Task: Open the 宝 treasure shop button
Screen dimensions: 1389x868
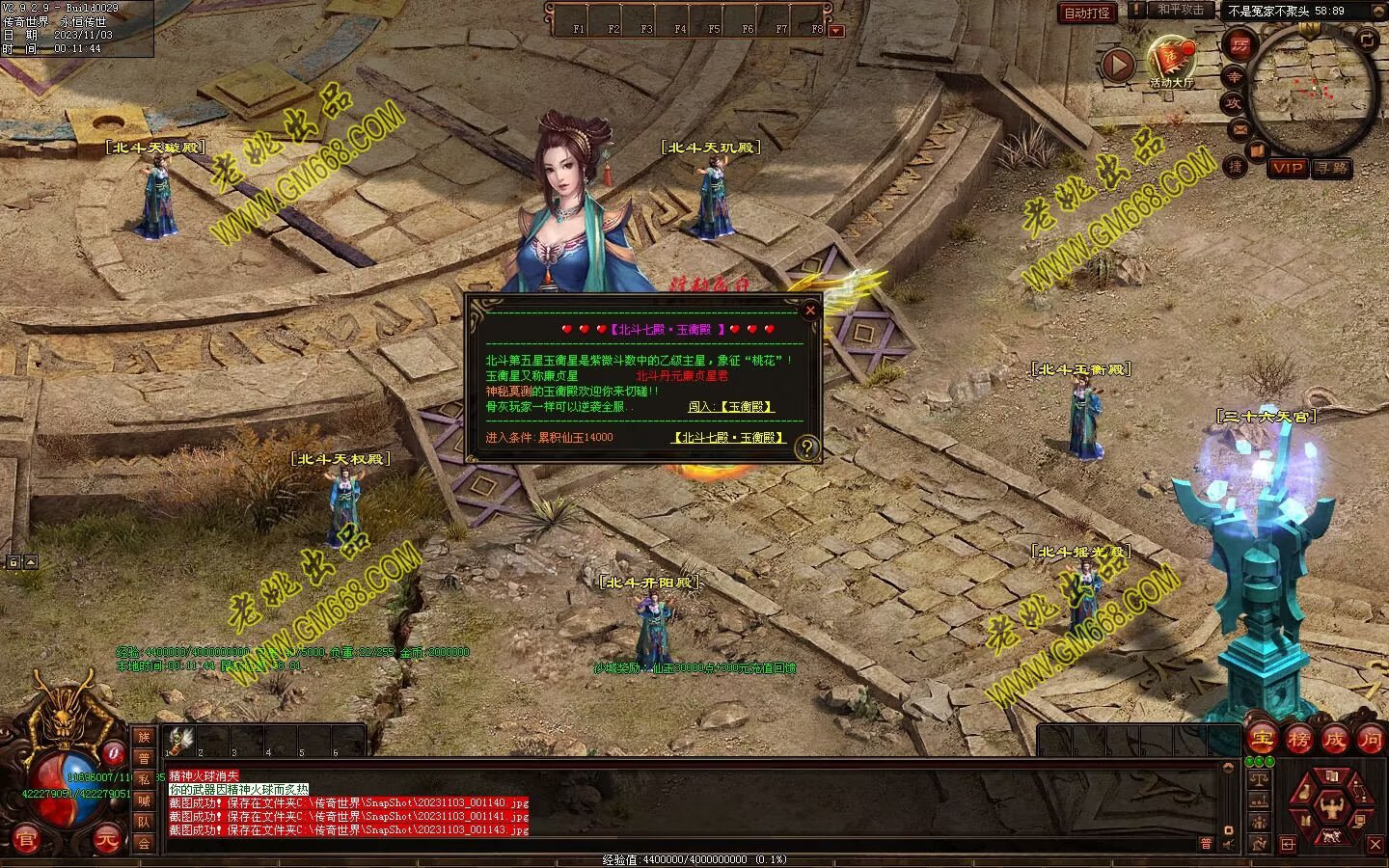Action: coord(1261,740)
